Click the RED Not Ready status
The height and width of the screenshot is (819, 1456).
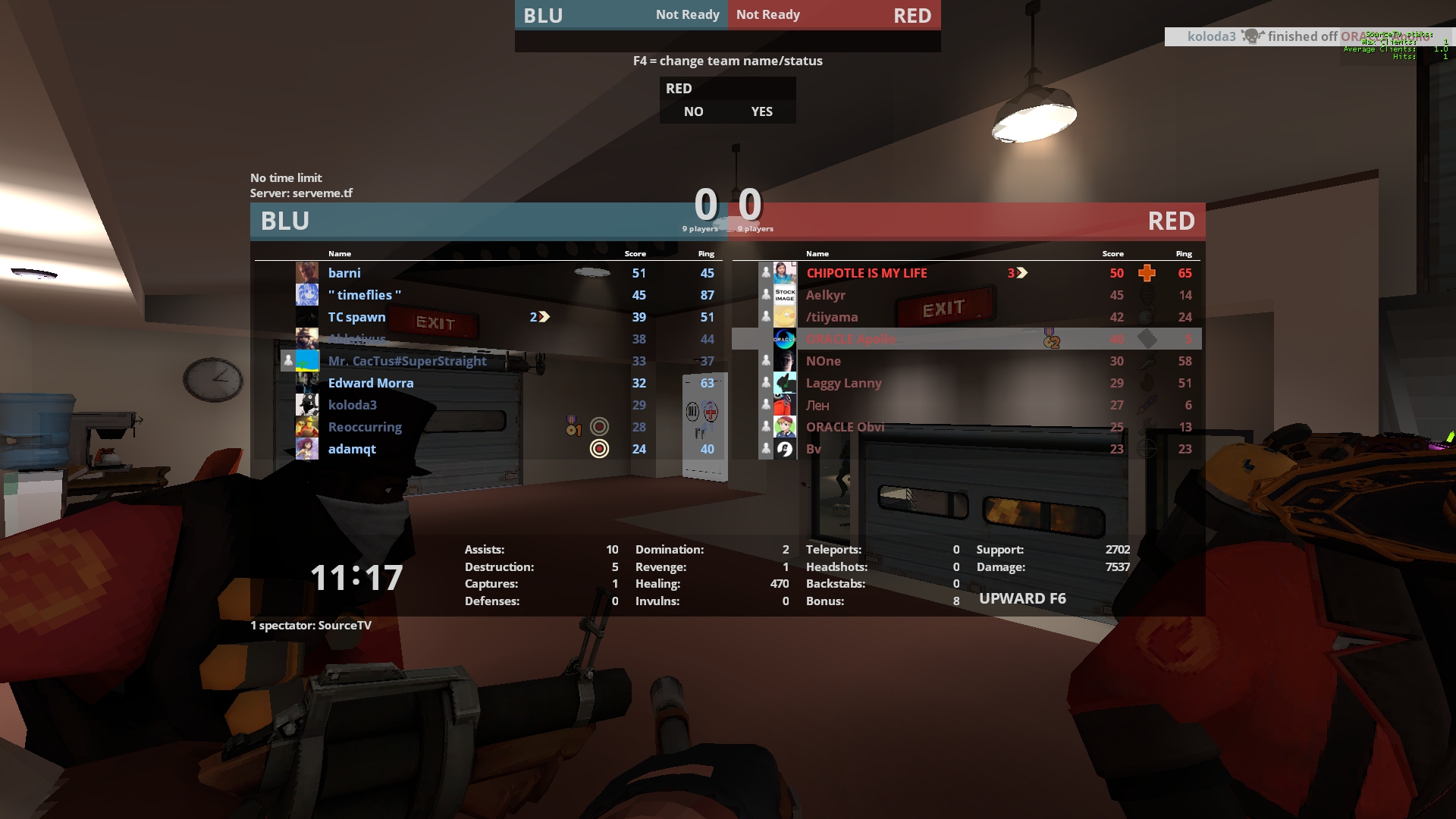(768, 14)
